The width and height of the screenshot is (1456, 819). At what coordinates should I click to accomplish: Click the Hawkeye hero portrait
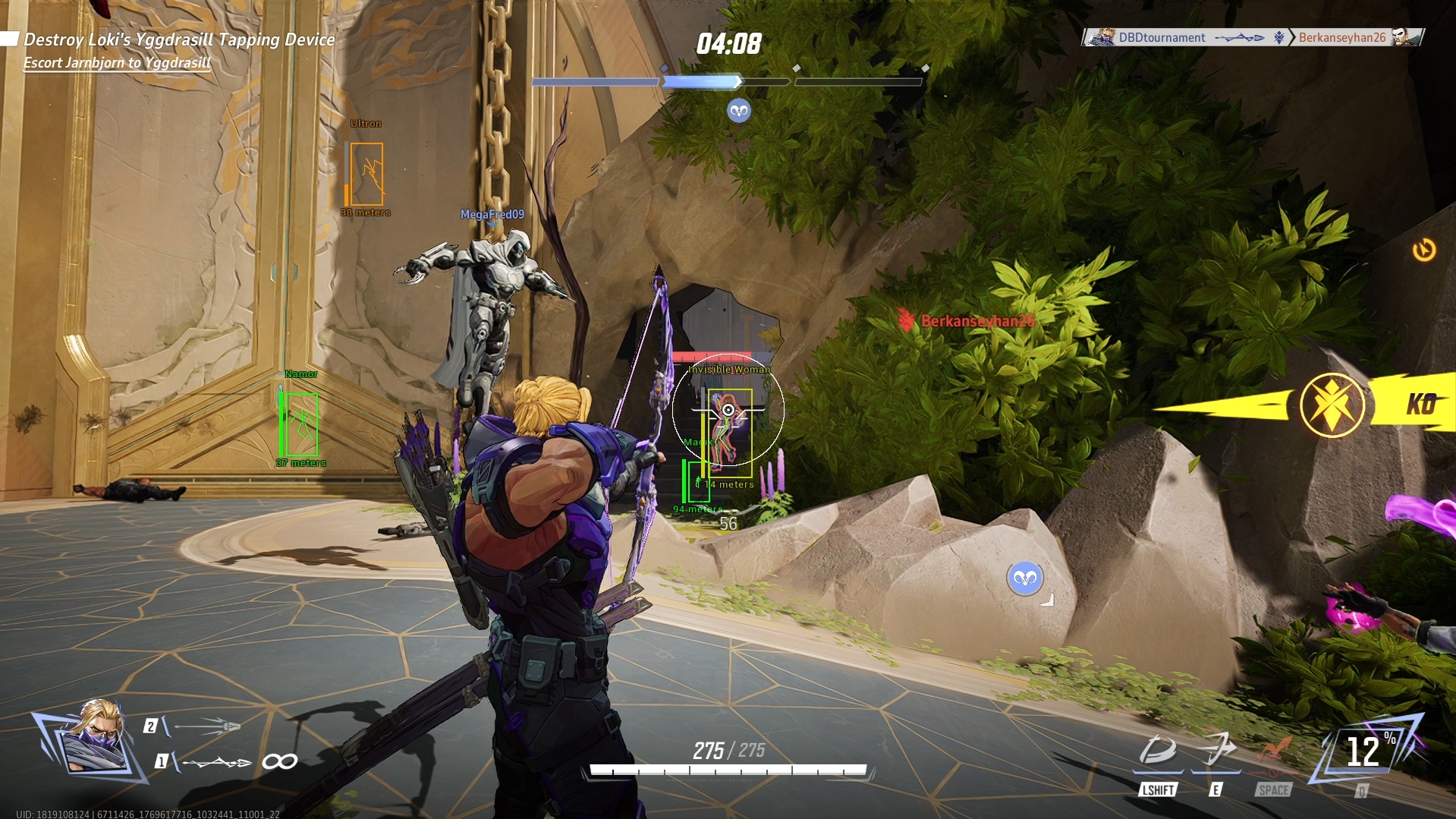[94, 739]
